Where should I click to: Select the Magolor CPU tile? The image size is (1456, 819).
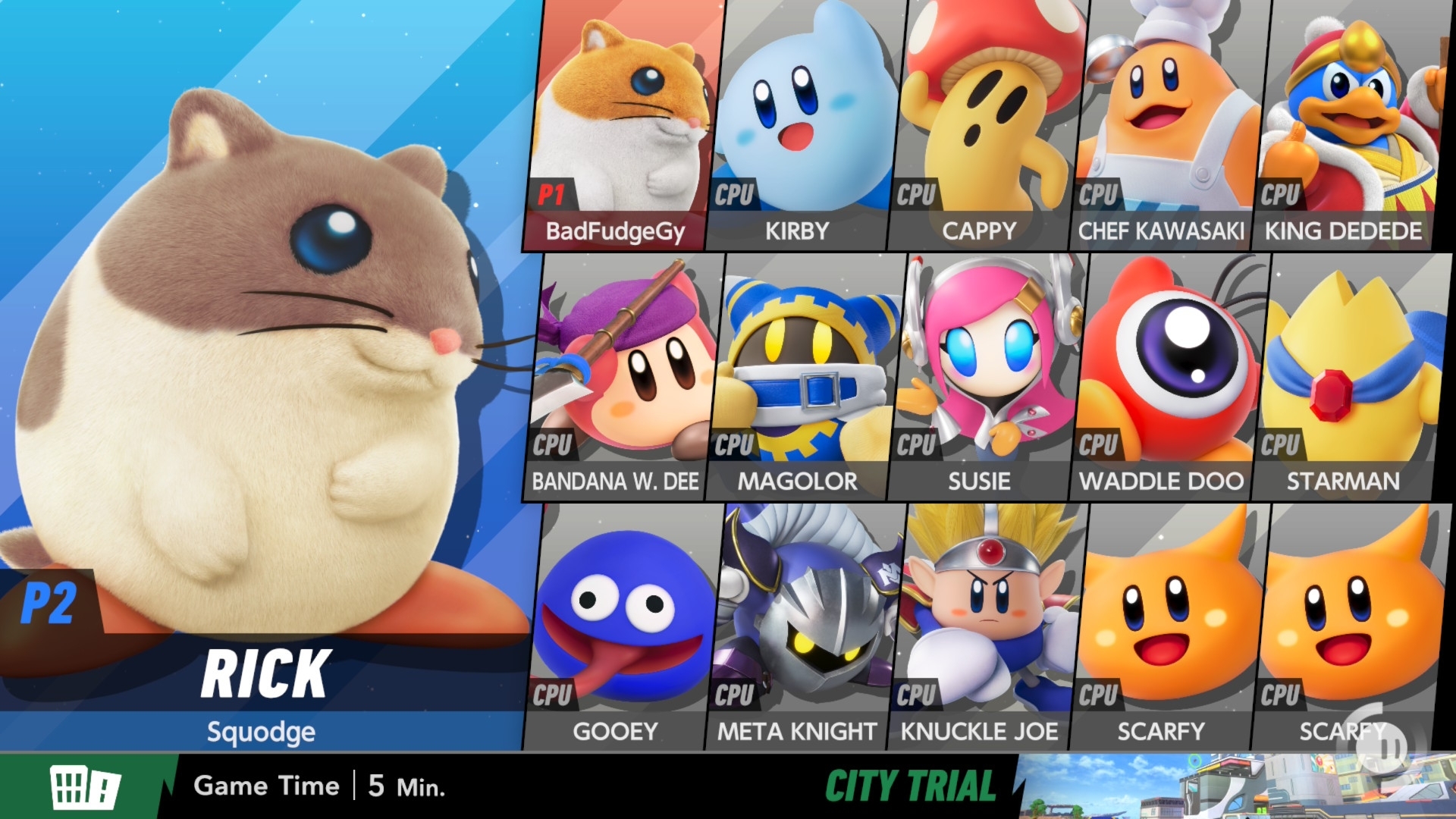(x=804, y=375)
